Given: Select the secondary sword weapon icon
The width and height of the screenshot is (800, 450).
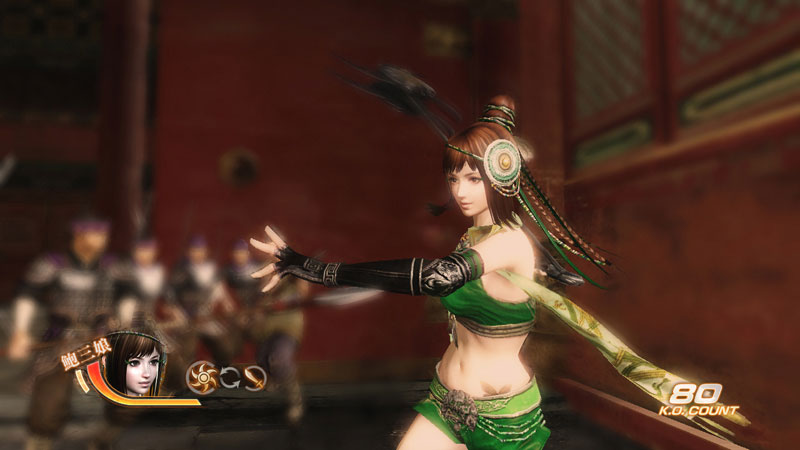Looking at the screenshot, I should coord(254,378).
